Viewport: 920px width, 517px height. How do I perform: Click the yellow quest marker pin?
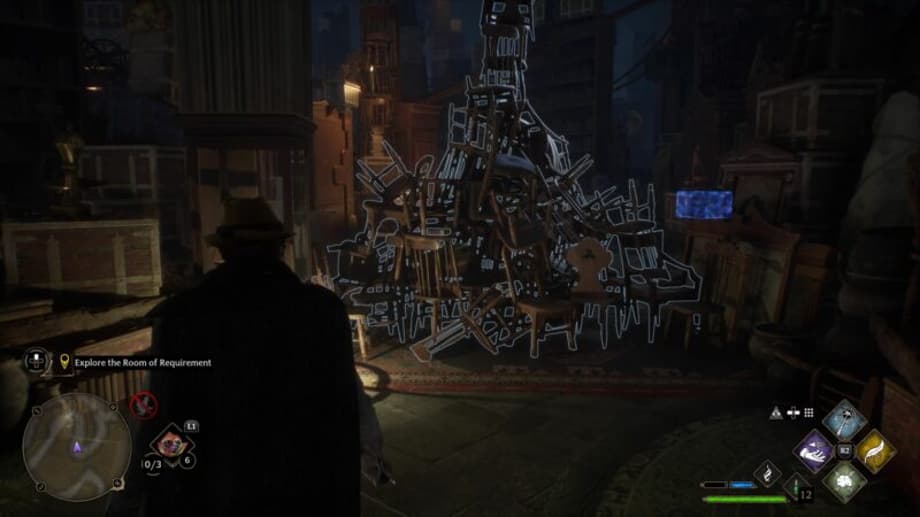coord(66,362)
